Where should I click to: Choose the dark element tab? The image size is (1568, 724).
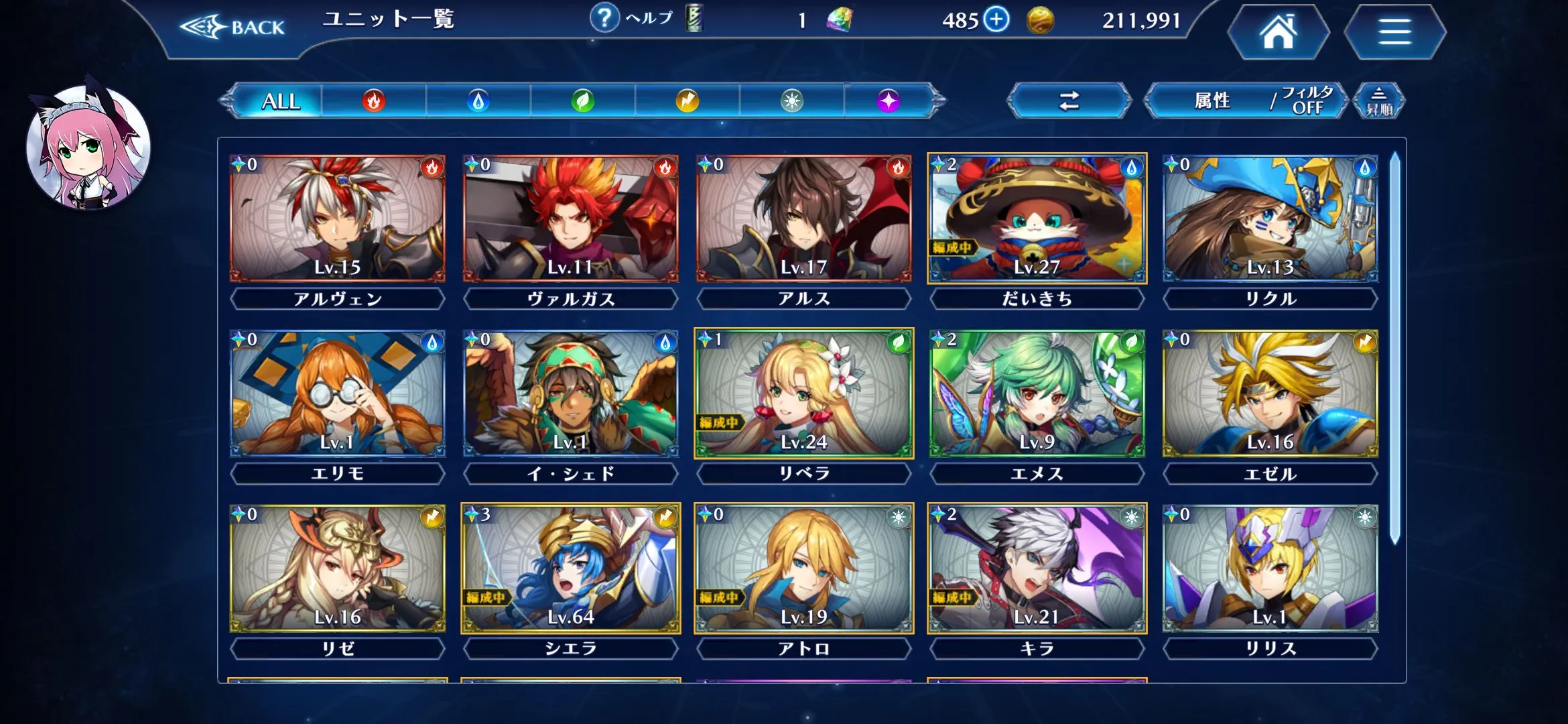click(x=889, y=101)
